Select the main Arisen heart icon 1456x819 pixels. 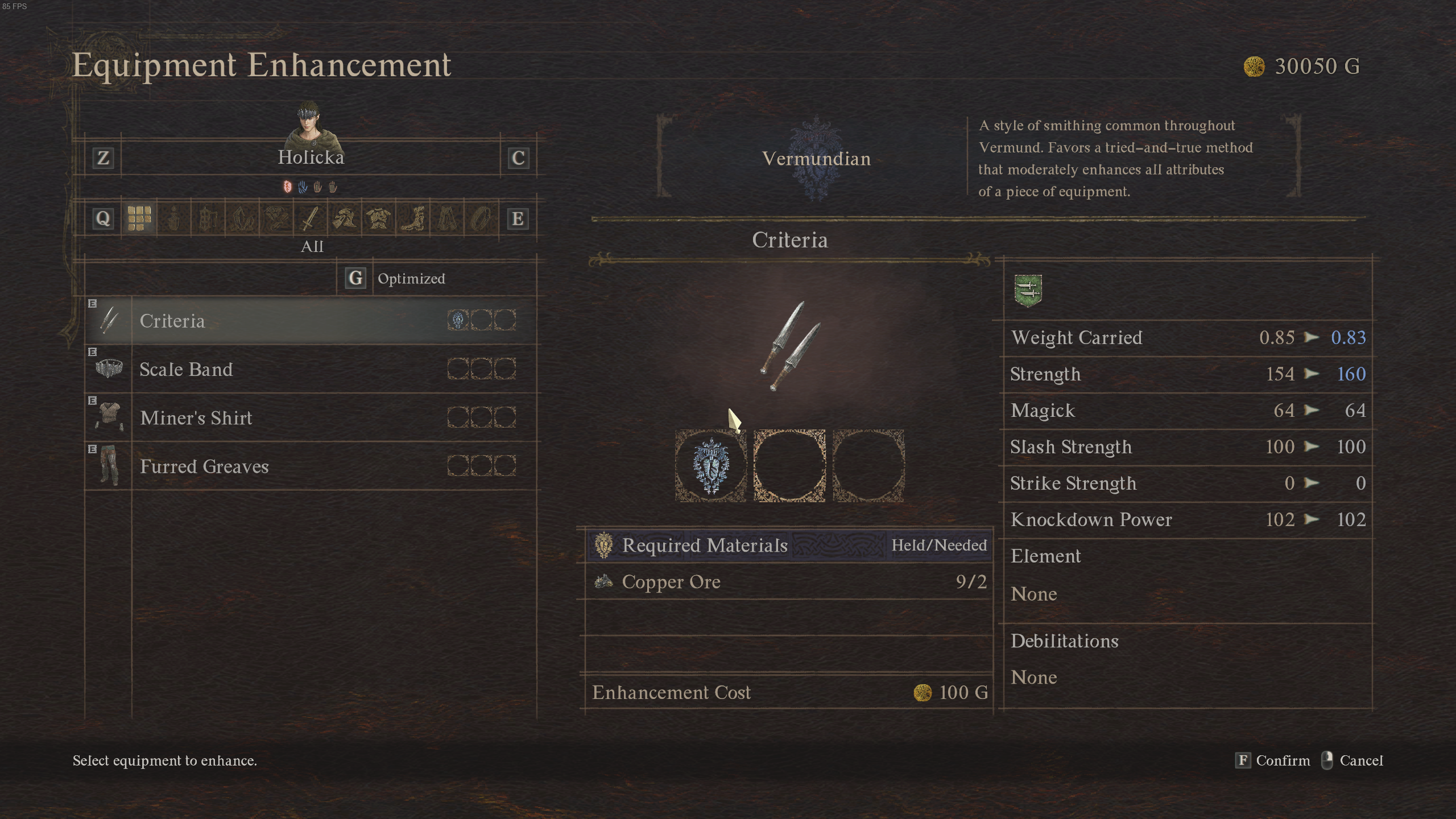pyautogui.click(x=287, y=188)
